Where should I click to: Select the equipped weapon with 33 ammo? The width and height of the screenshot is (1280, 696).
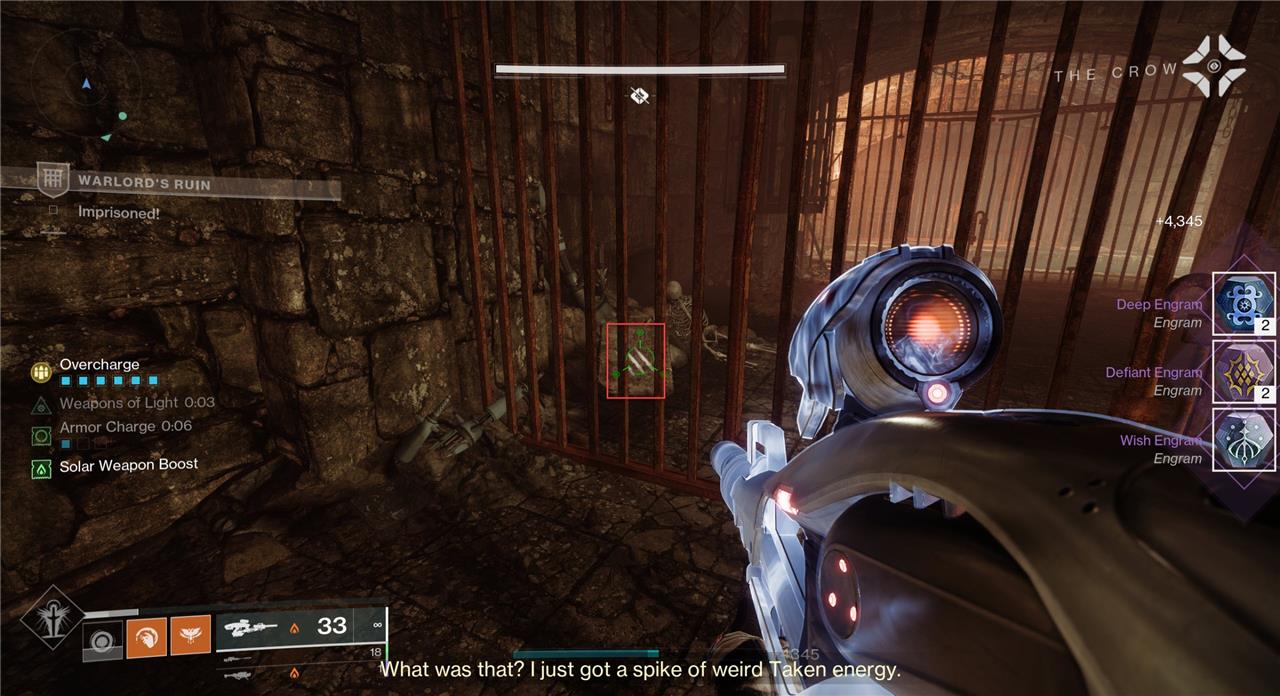(300, 627)
